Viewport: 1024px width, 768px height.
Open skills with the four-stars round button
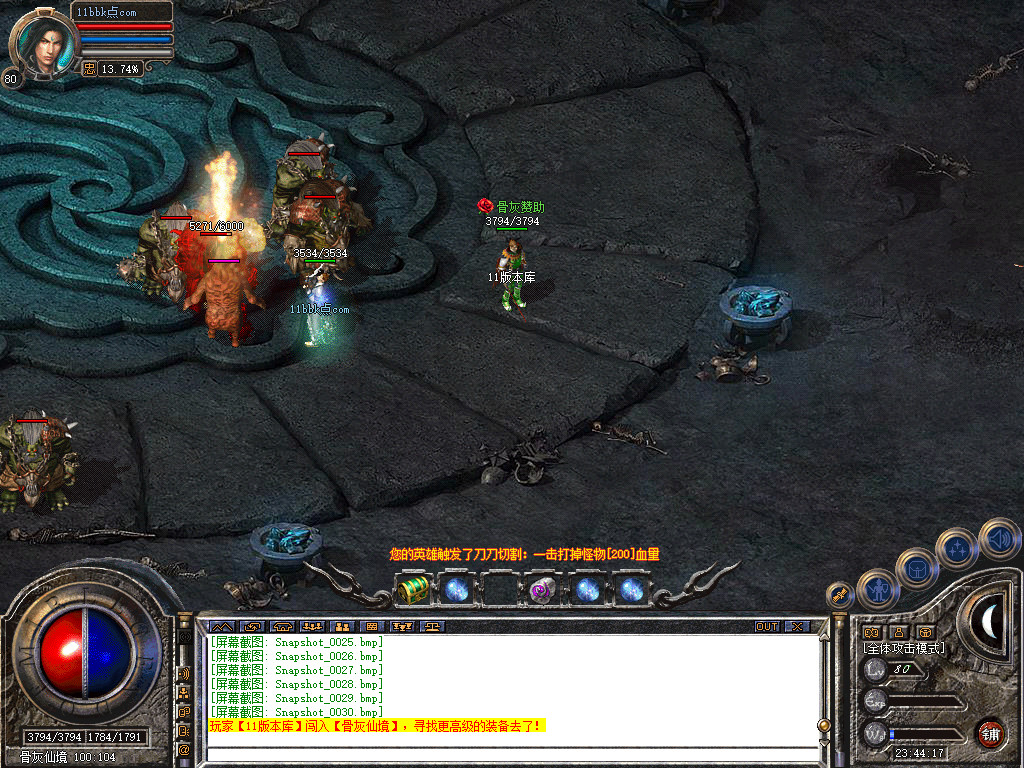[x=957, y=548]
